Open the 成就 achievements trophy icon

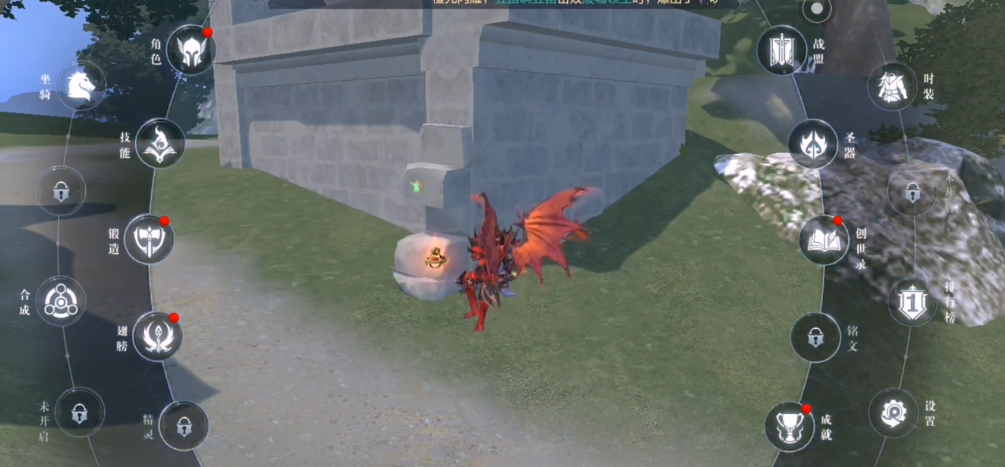789,426
